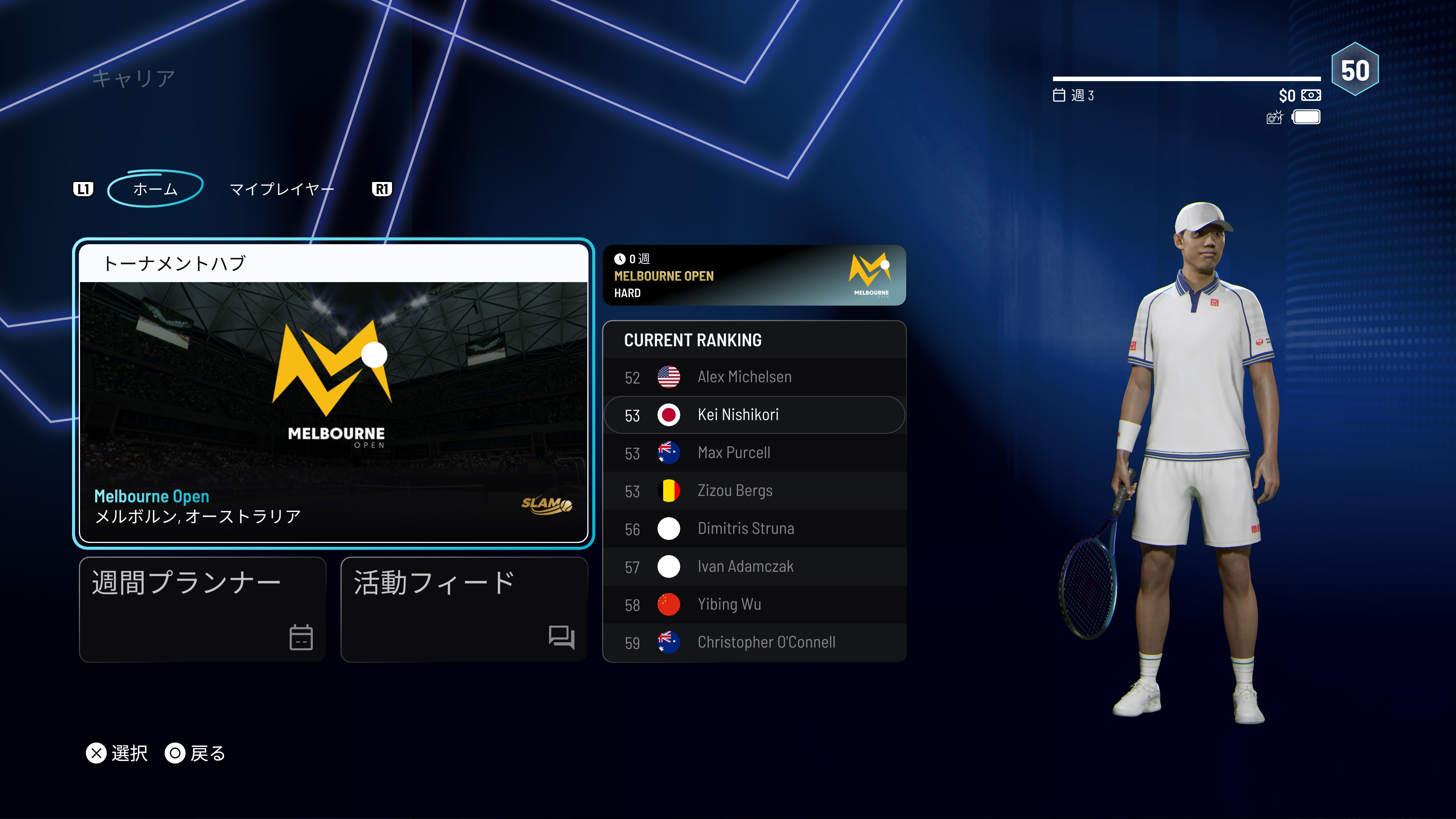The width and height of the screenshot is (1456, 819).
Task: Open the 活動フィード panel
Action: click(x=464, y=609)
